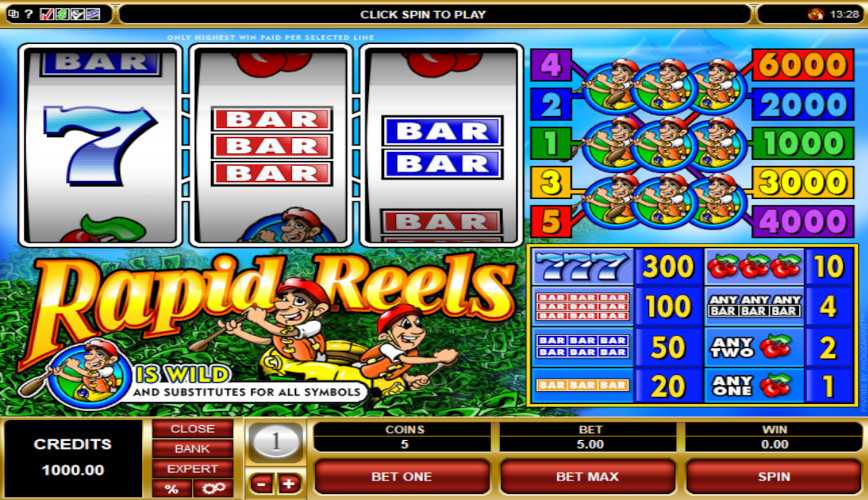This screenshot has width=868, height=500.
Task: Increase coin size with the plus button
Action: pyautogui.click(x=289, y=484)
